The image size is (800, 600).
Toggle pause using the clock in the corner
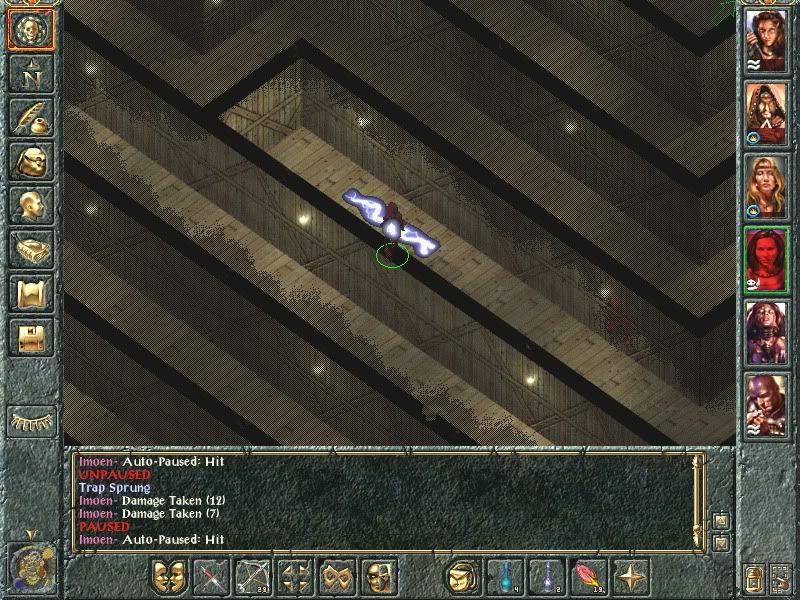(30, 567)
